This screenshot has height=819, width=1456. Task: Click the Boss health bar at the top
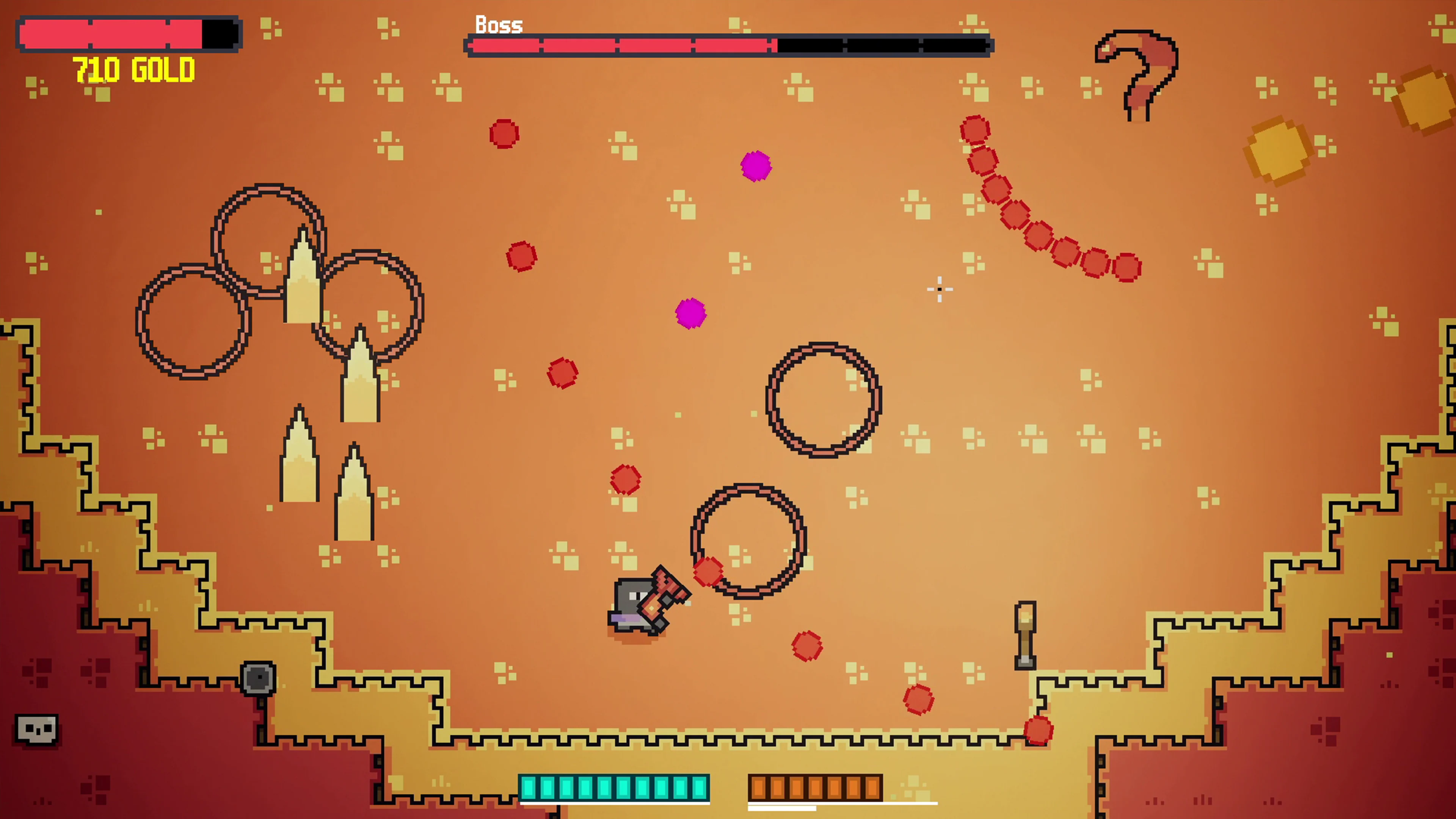[x=729, y=45]
